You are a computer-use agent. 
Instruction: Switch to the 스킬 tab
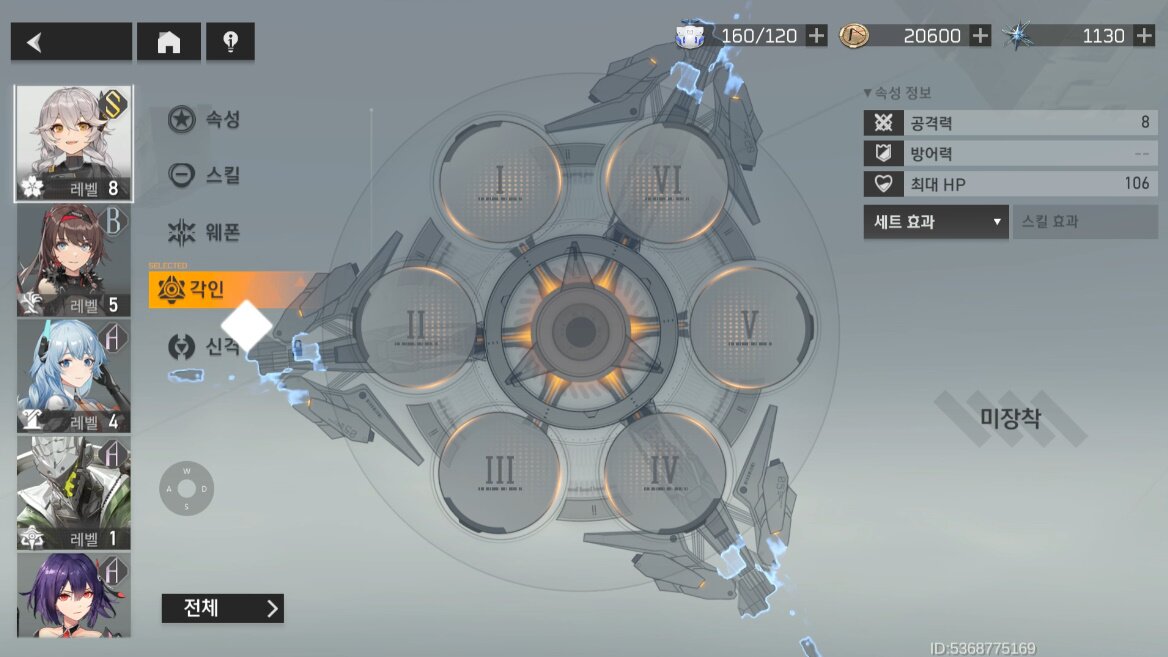click(205, 174)
